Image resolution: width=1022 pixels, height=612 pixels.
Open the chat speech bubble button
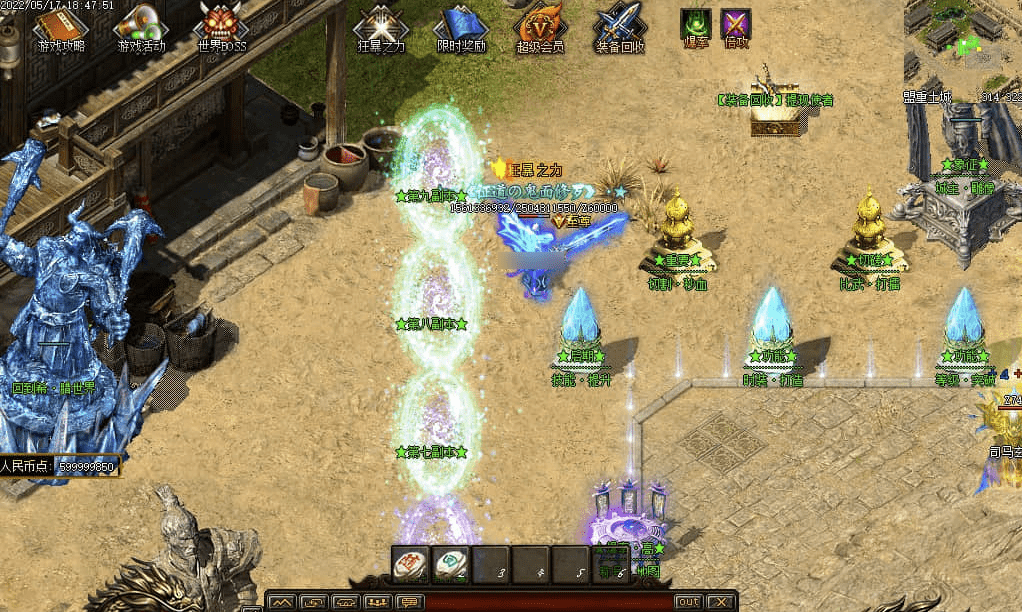[x=409, y=602]
